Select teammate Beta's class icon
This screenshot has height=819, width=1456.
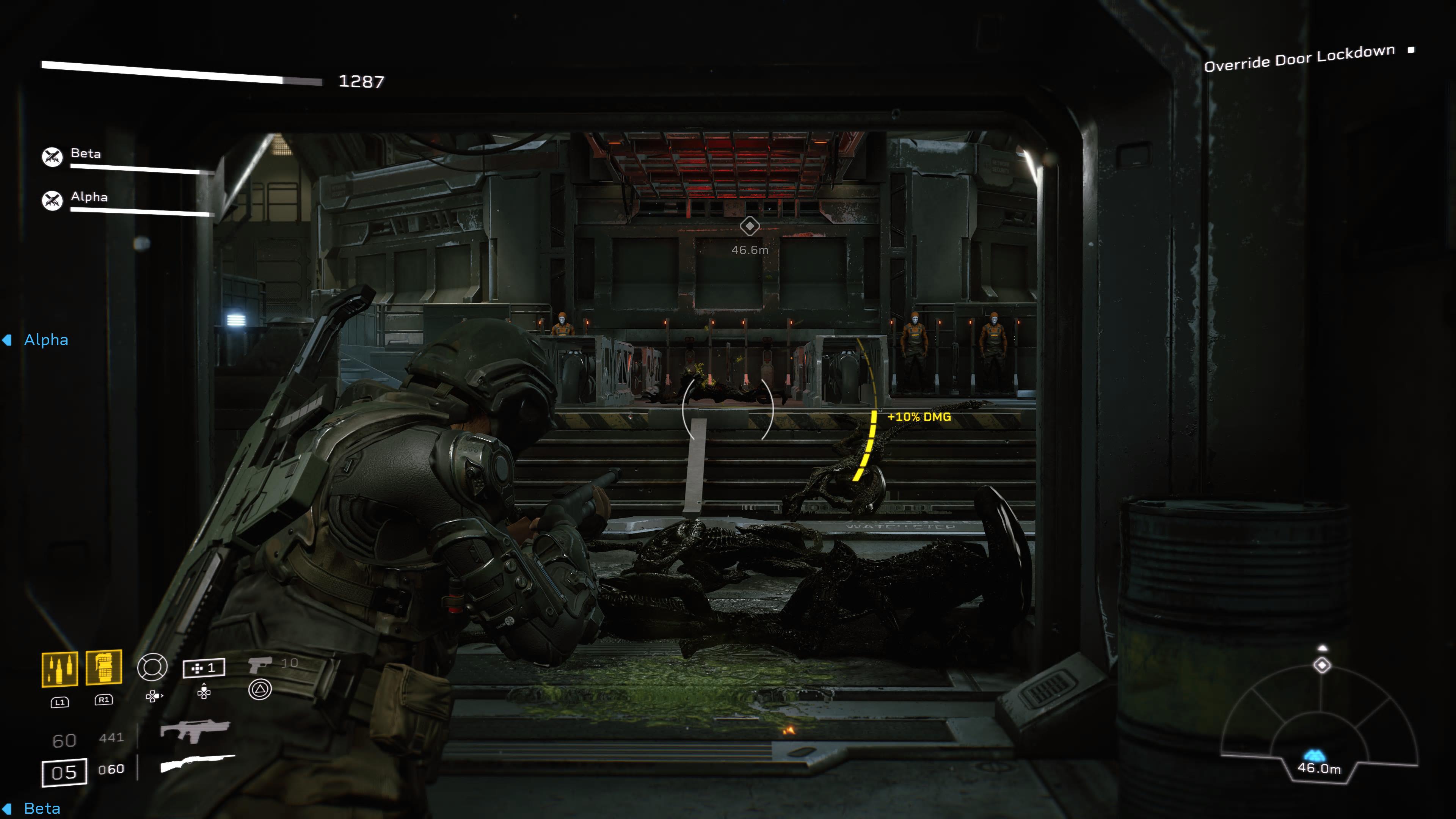[52, 157]
